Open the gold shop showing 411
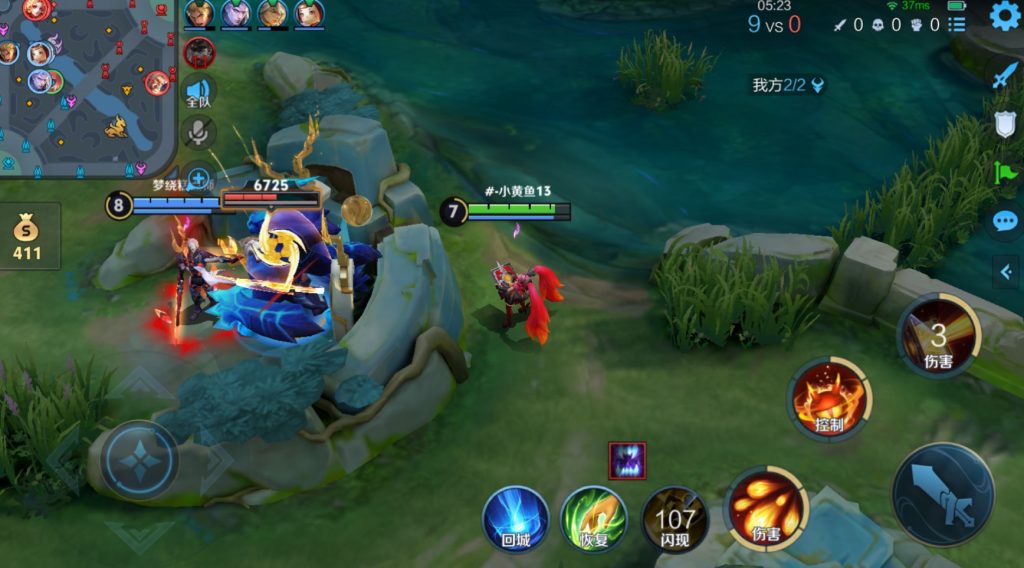The image size is (1024, 568). click(27, 236)
